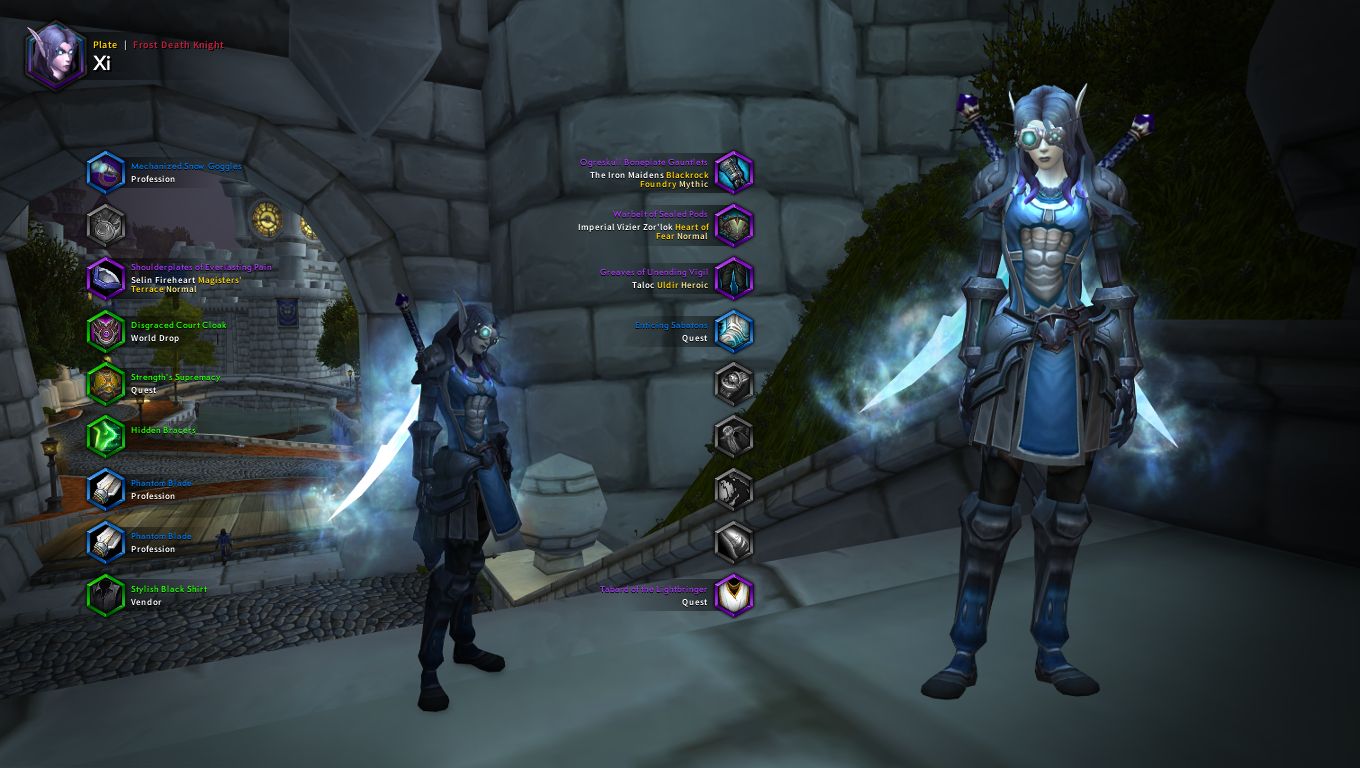Image resolution: width=1360 pixels, height=768 pixels.
Task: Click the Warbelt of Sealed Pods icon
Action: click(x=733, y=224)
